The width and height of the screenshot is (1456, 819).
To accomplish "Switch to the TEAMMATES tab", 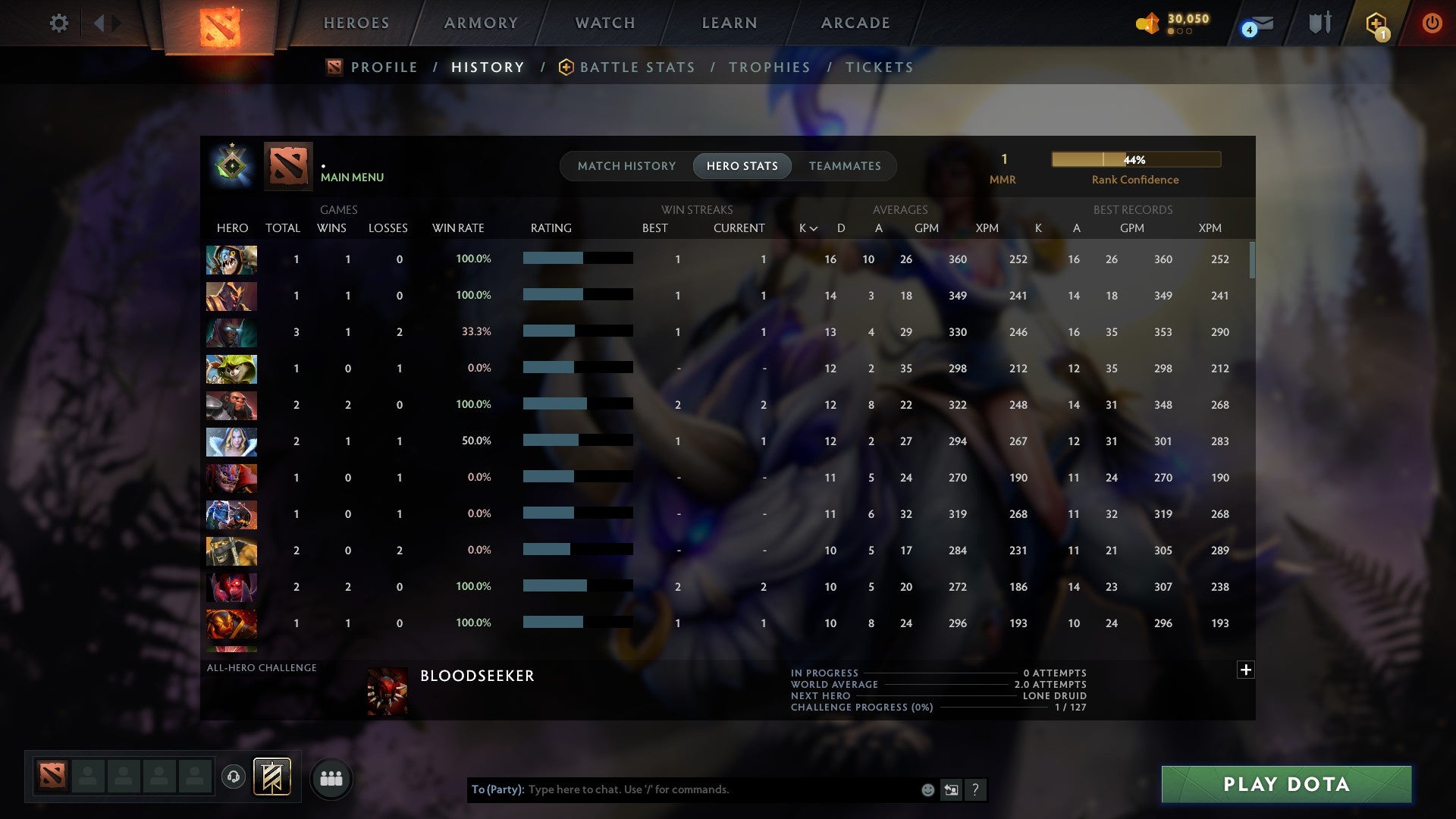I will coord(844,165).
